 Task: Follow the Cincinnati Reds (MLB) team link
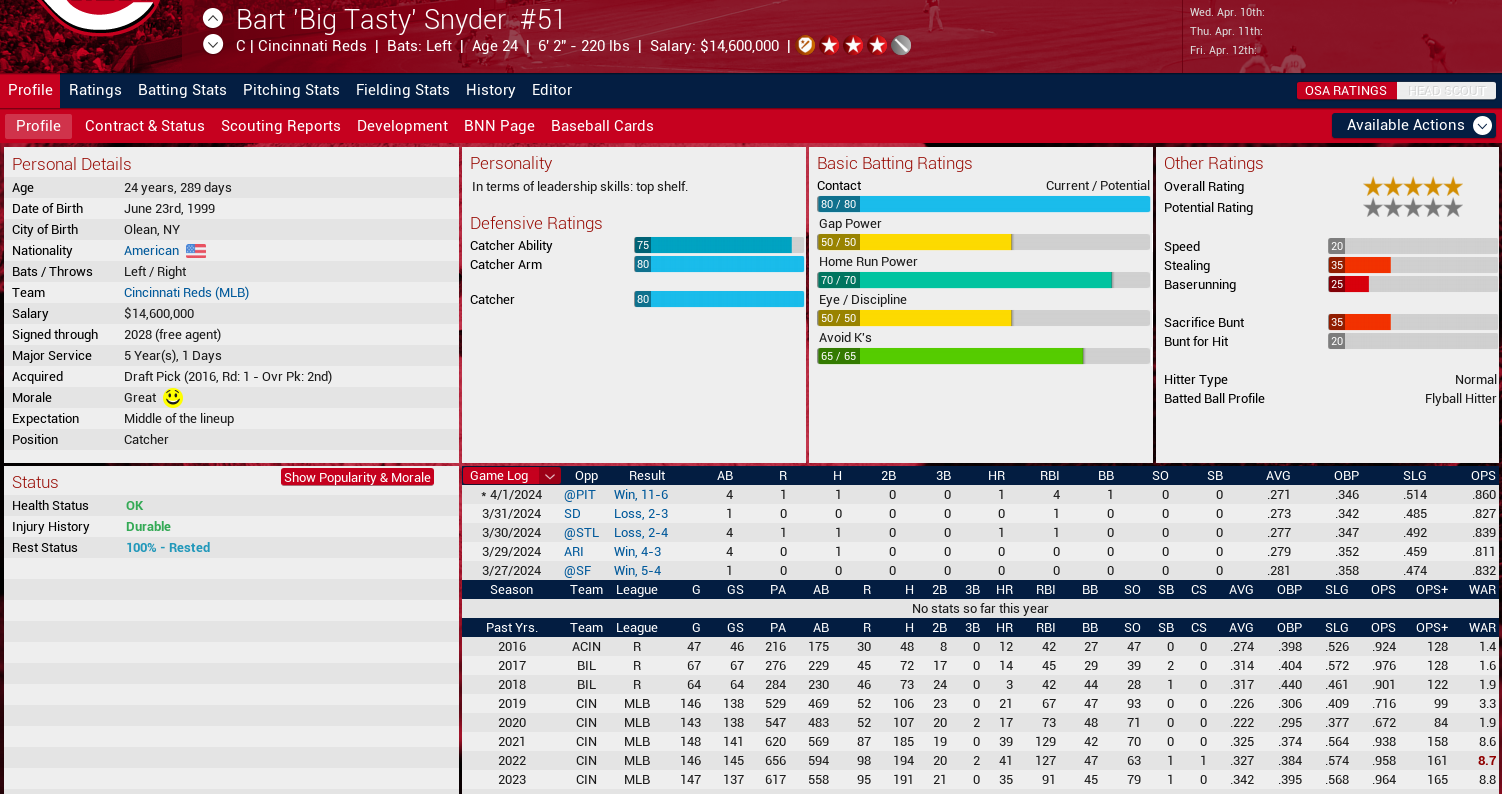pyautogui.click(x=186, y=293)
